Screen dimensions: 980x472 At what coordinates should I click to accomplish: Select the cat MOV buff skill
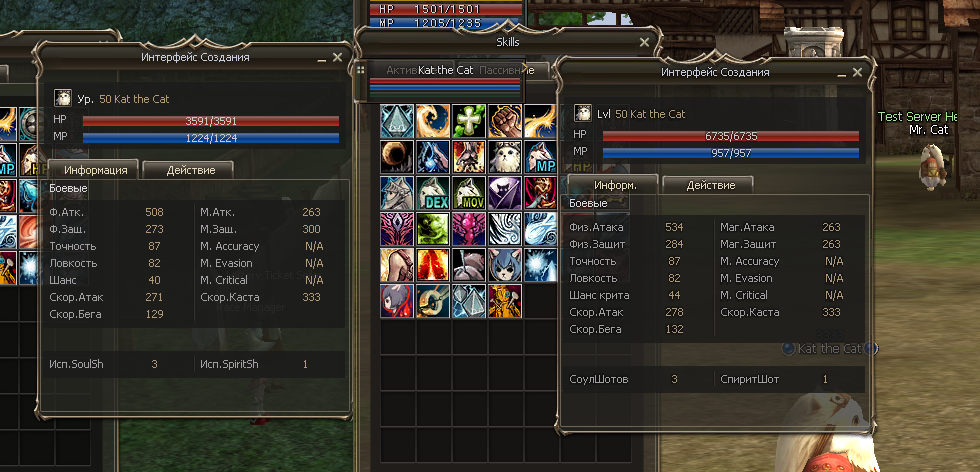468,192
